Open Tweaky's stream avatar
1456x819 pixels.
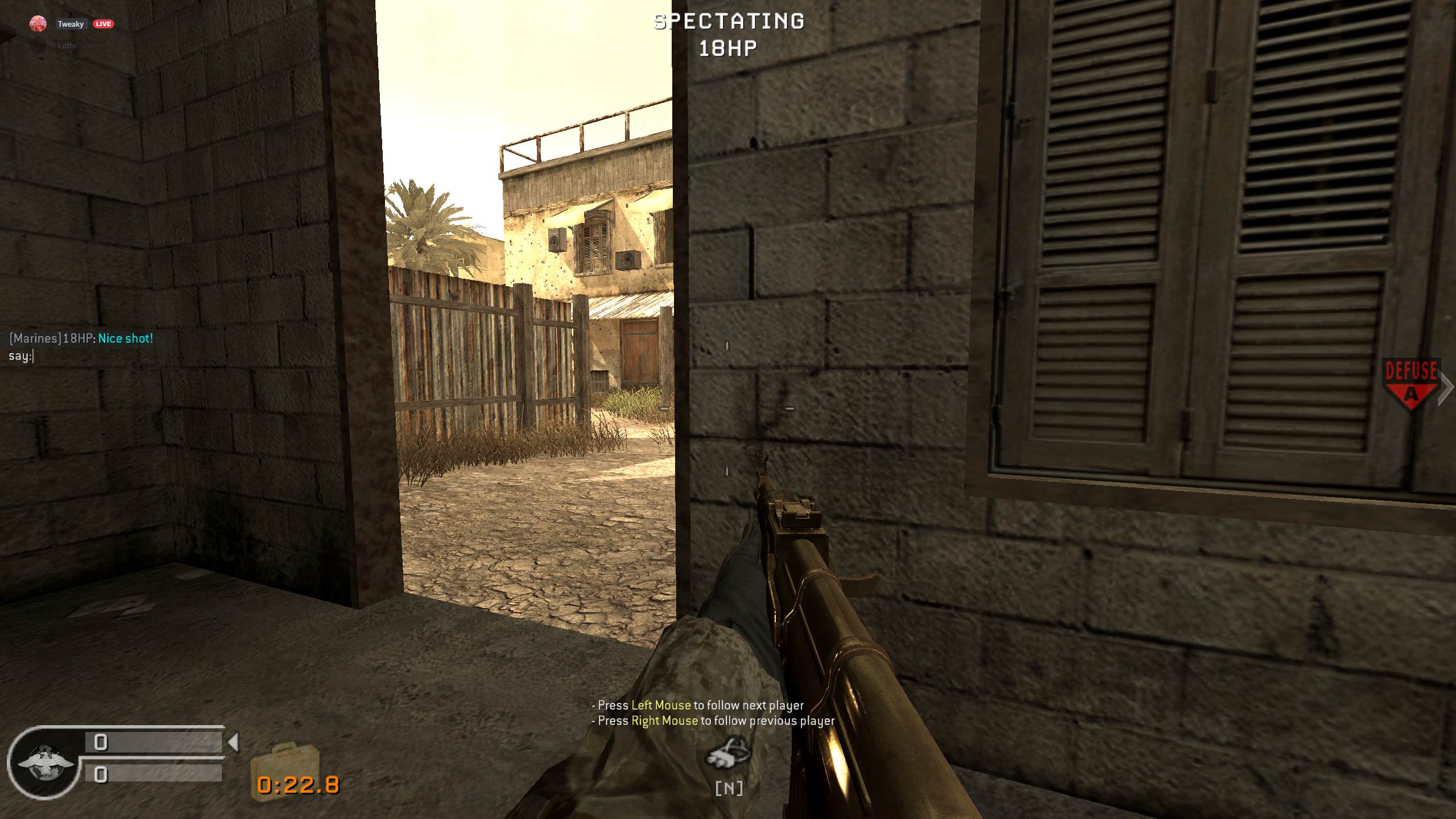pyautogui.click(x=37, y=24)
